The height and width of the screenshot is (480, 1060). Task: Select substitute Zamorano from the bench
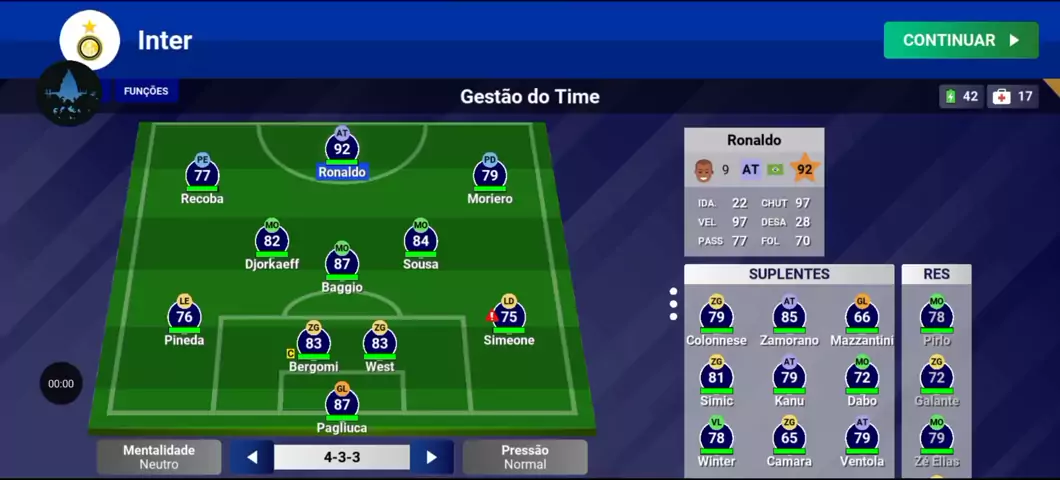[x=789, y=319]
